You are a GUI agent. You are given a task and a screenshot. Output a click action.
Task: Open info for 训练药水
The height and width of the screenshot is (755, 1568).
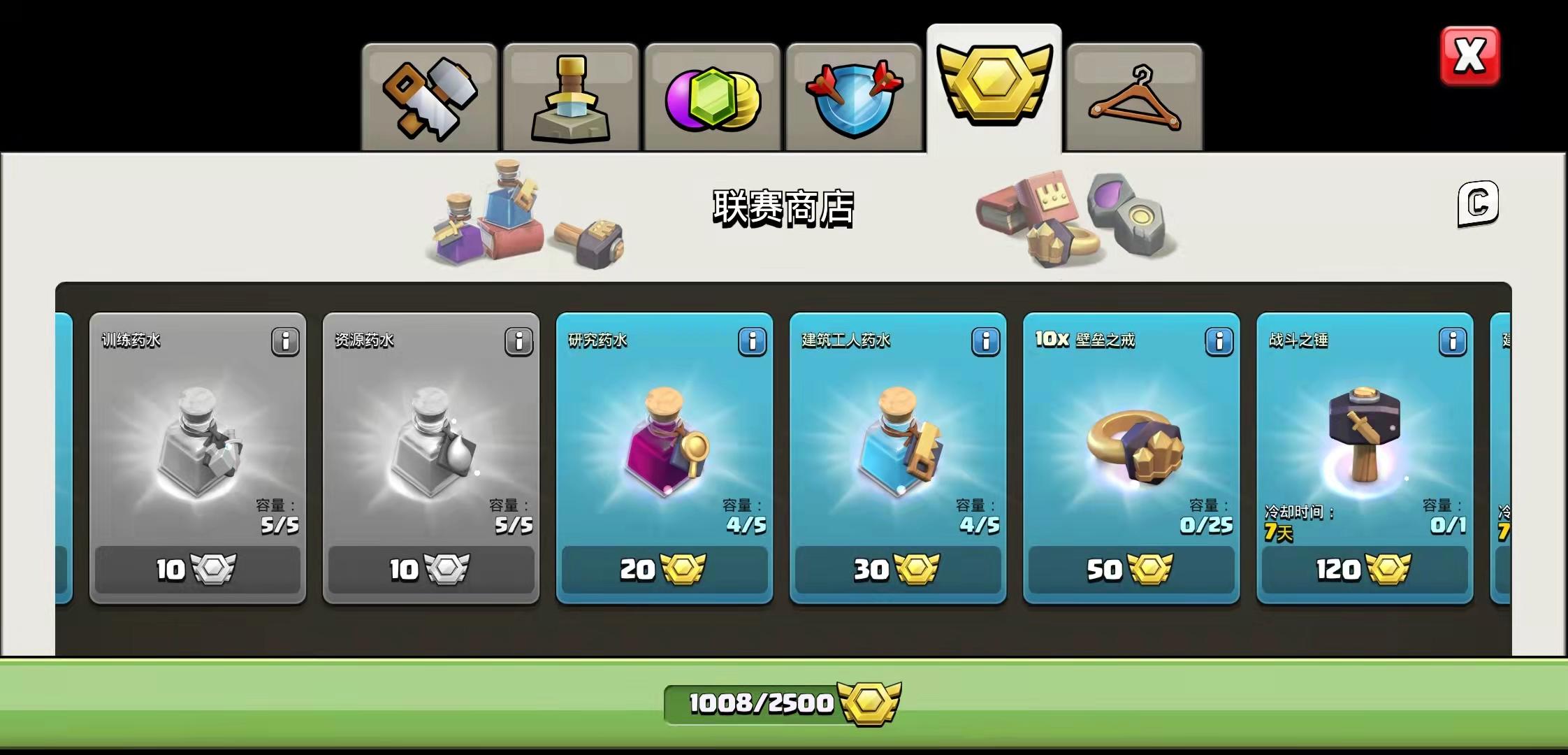(285, 342)
